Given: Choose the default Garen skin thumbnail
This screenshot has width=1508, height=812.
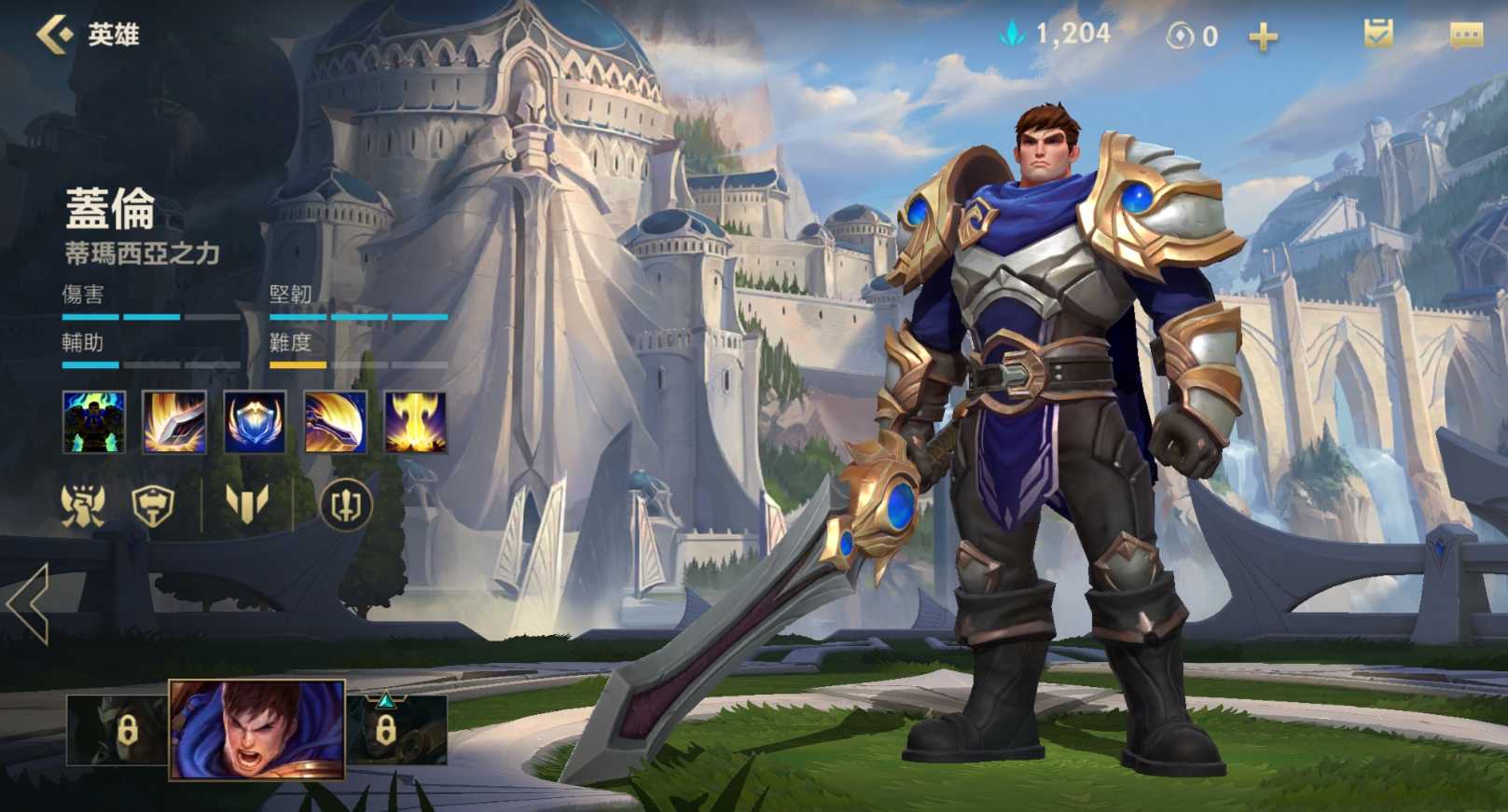Looking at the screenshot, I should [x=256, y=730].
